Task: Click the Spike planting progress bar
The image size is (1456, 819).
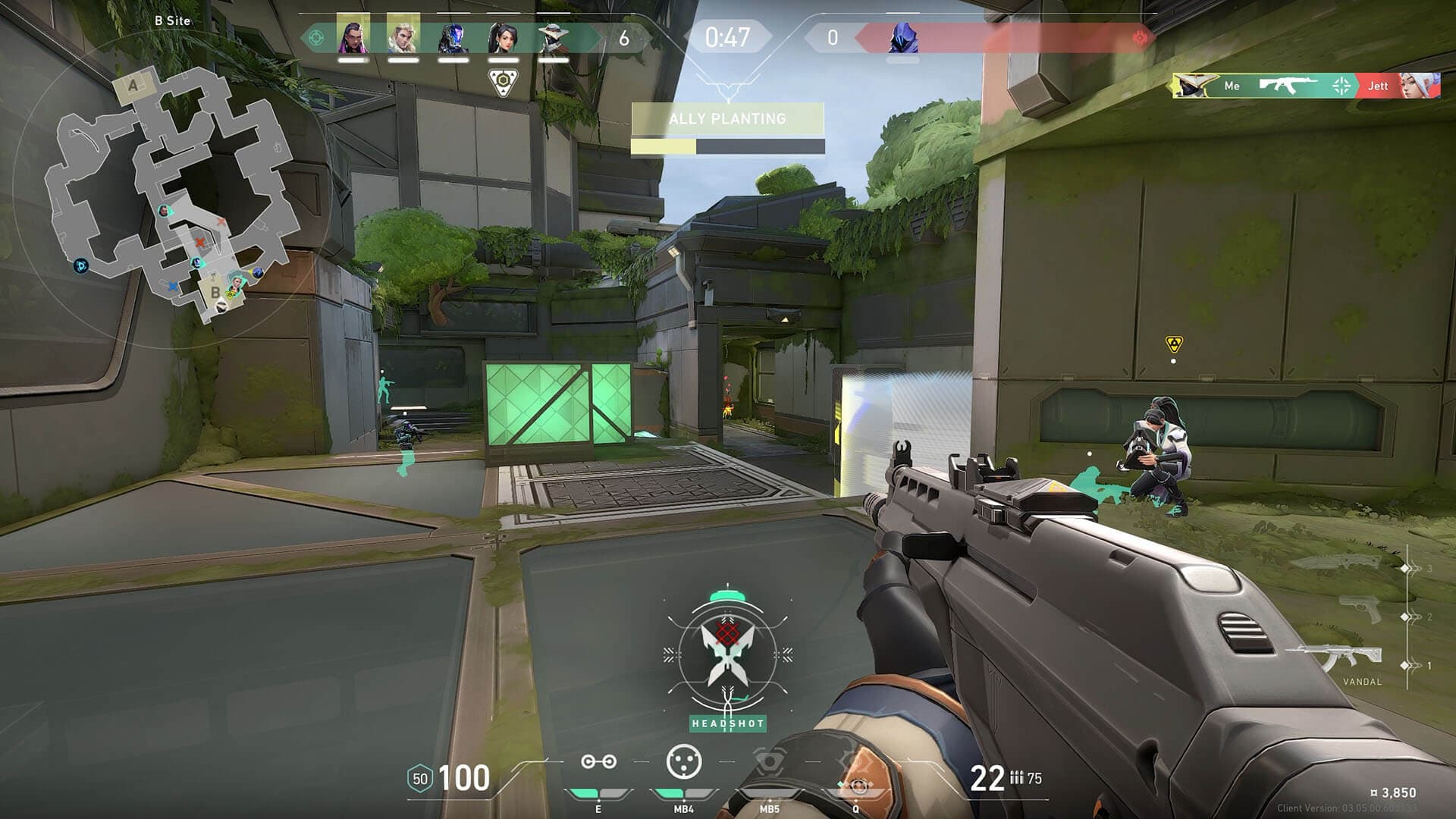Action: [x=727, y=144]
